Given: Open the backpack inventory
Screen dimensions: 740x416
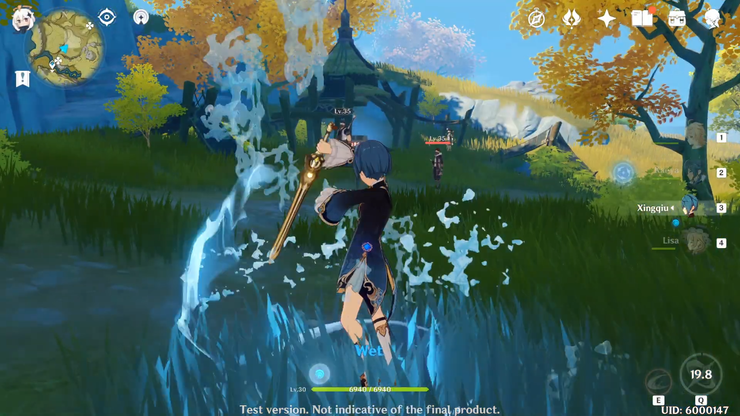Looking at the screenshot, I should tap(677, 18).
